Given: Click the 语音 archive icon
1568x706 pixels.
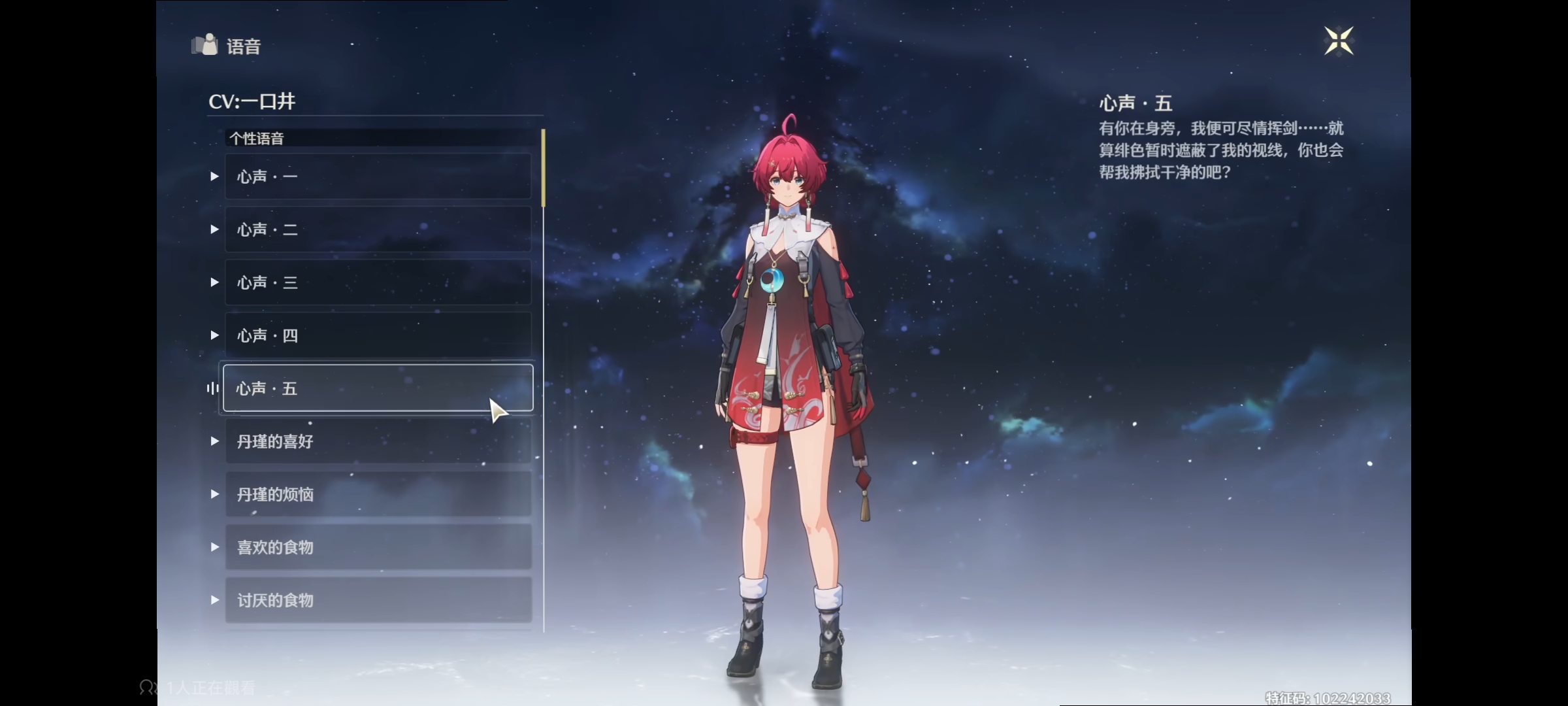Looking at the screenshot, I should tap(204, 45).
